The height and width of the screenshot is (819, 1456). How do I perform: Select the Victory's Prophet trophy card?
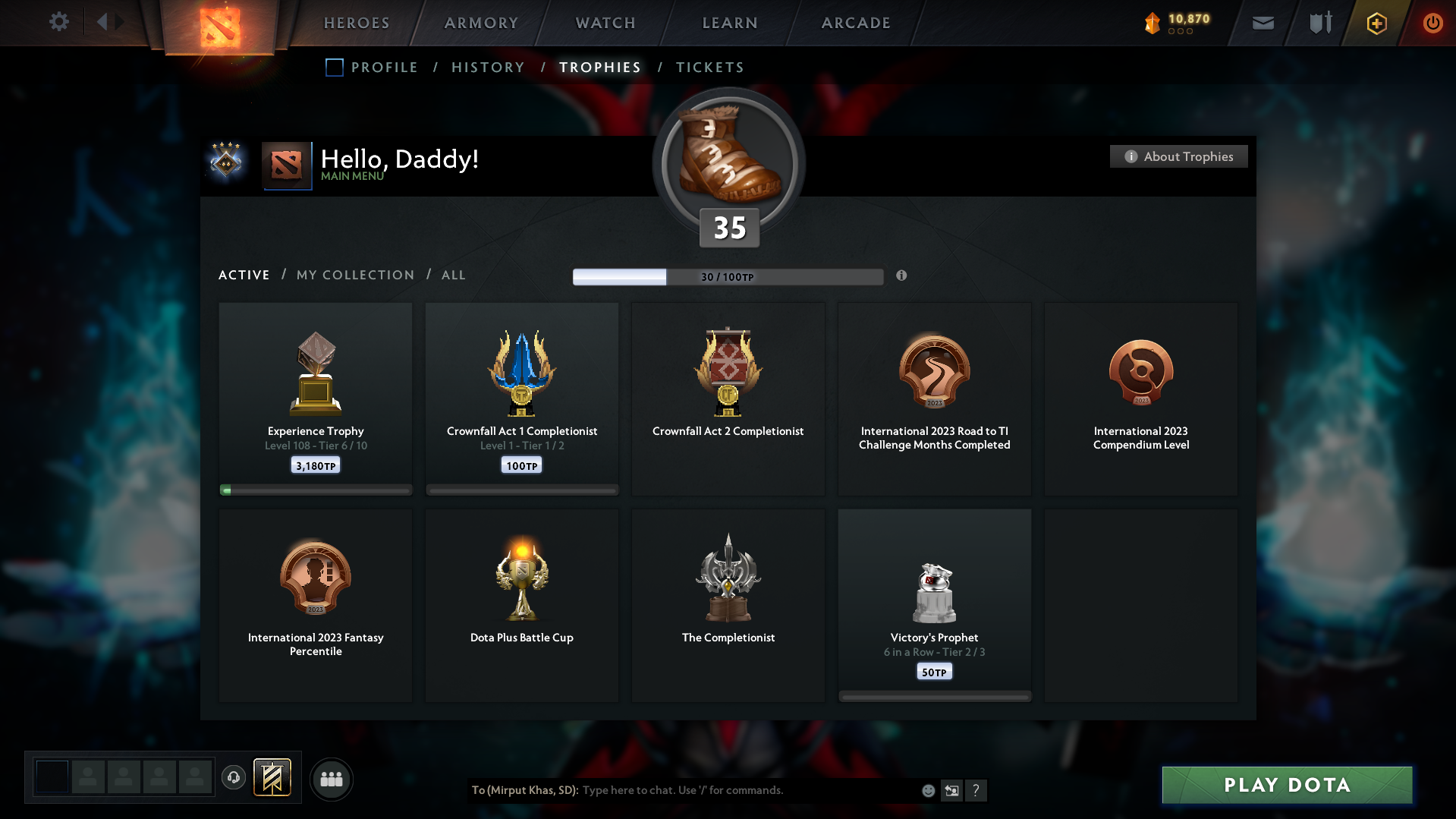934,605
